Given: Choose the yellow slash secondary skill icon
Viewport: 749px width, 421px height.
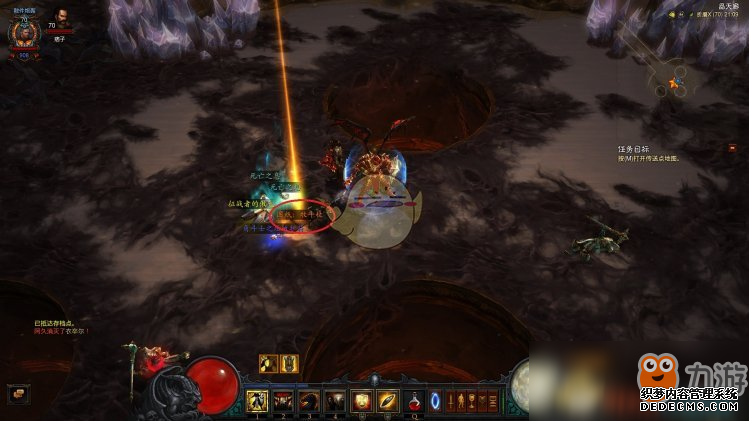Looking at the screenshot, I should (x=388, y=401).
